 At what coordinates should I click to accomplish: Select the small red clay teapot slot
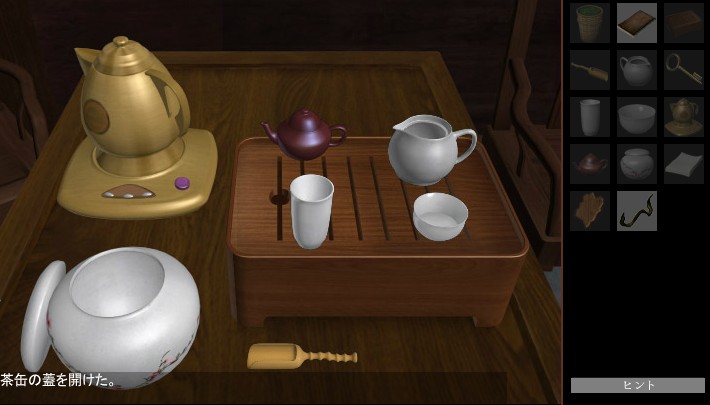[590, 164]
